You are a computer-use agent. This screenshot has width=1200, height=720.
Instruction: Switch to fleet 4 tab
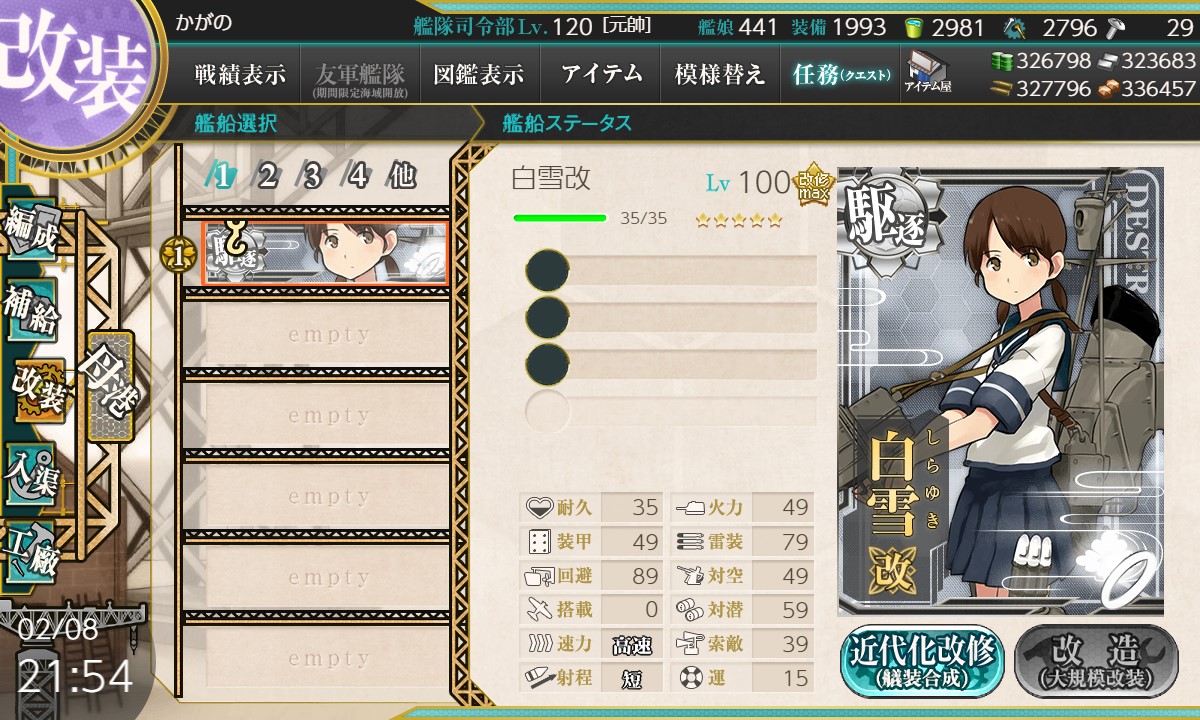pos(357,176)
